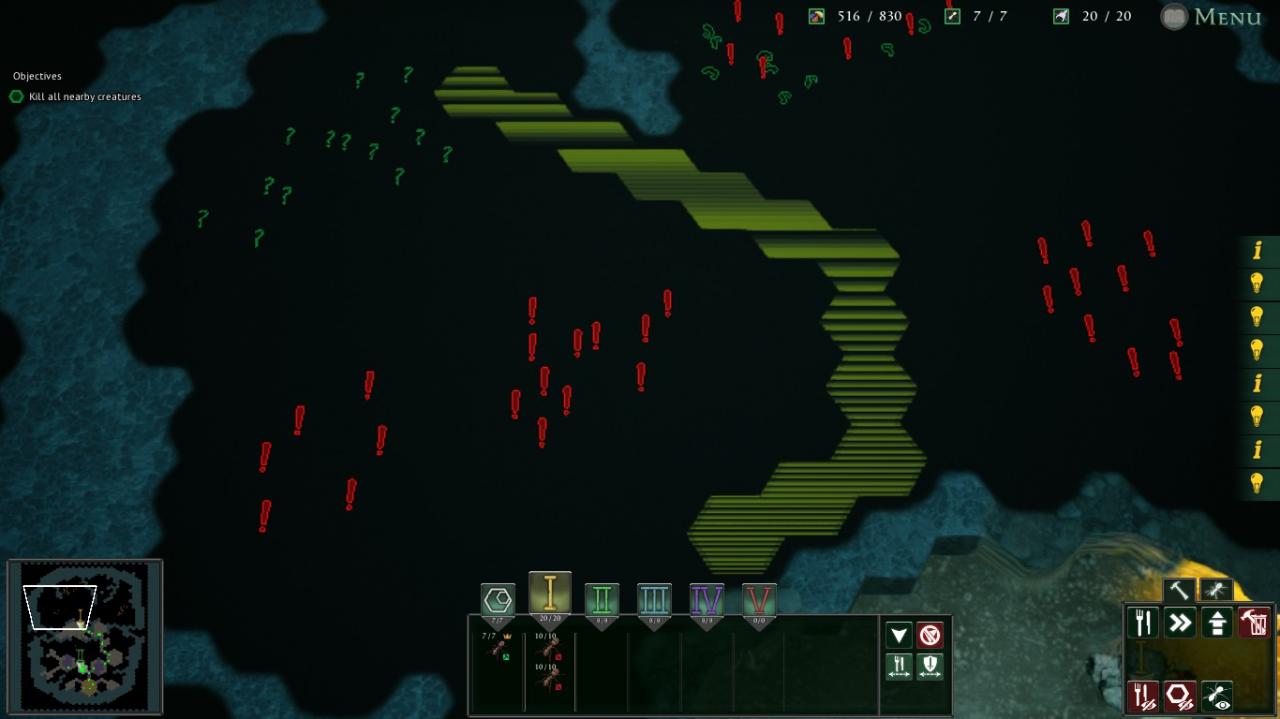This screenshot has height=719, width=1280.
Task: Select the hexagon nest group tab
Action: [498, 601]
